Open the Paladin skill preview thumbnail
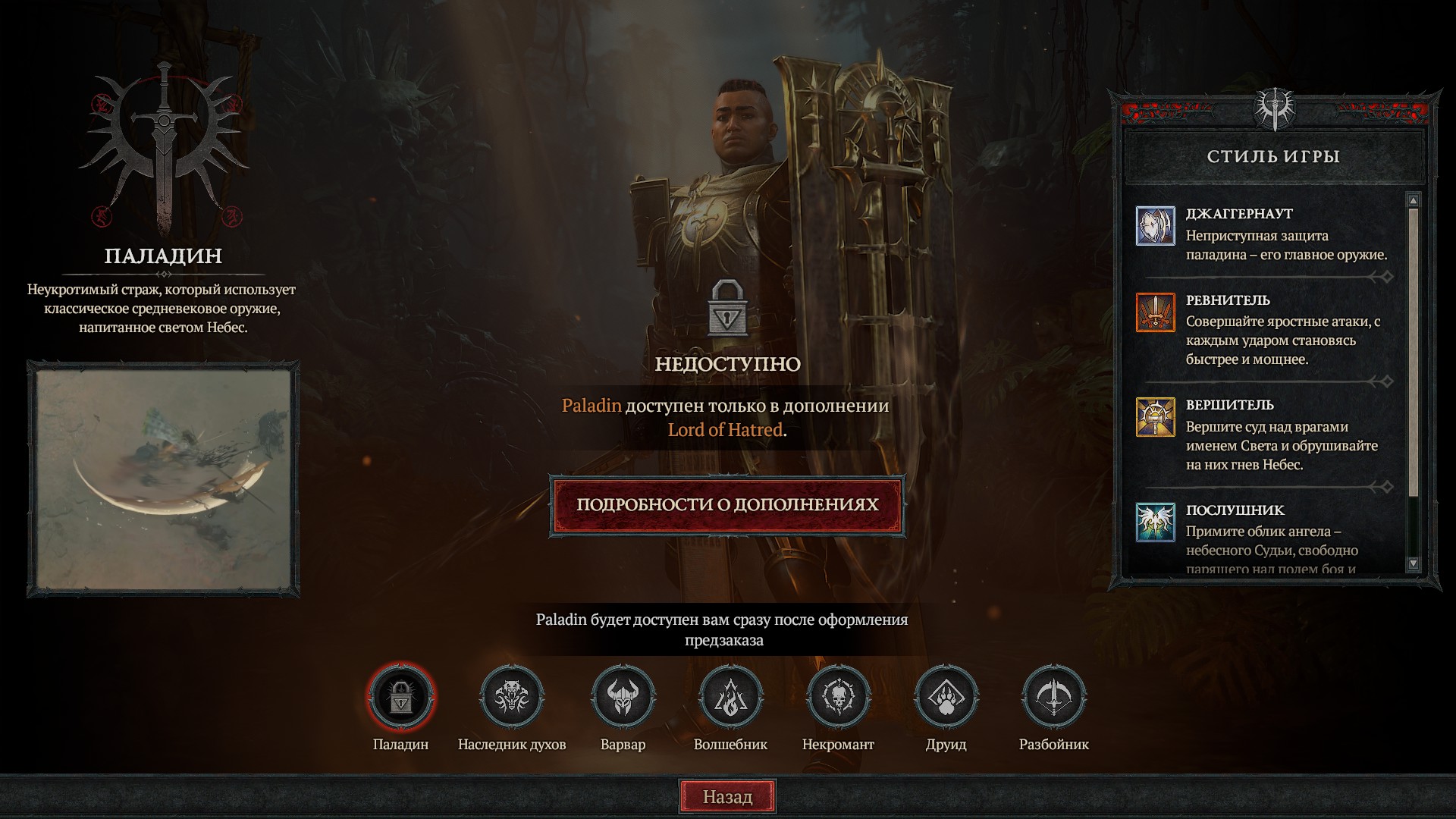1456x819 pixels. coord(163,479)
